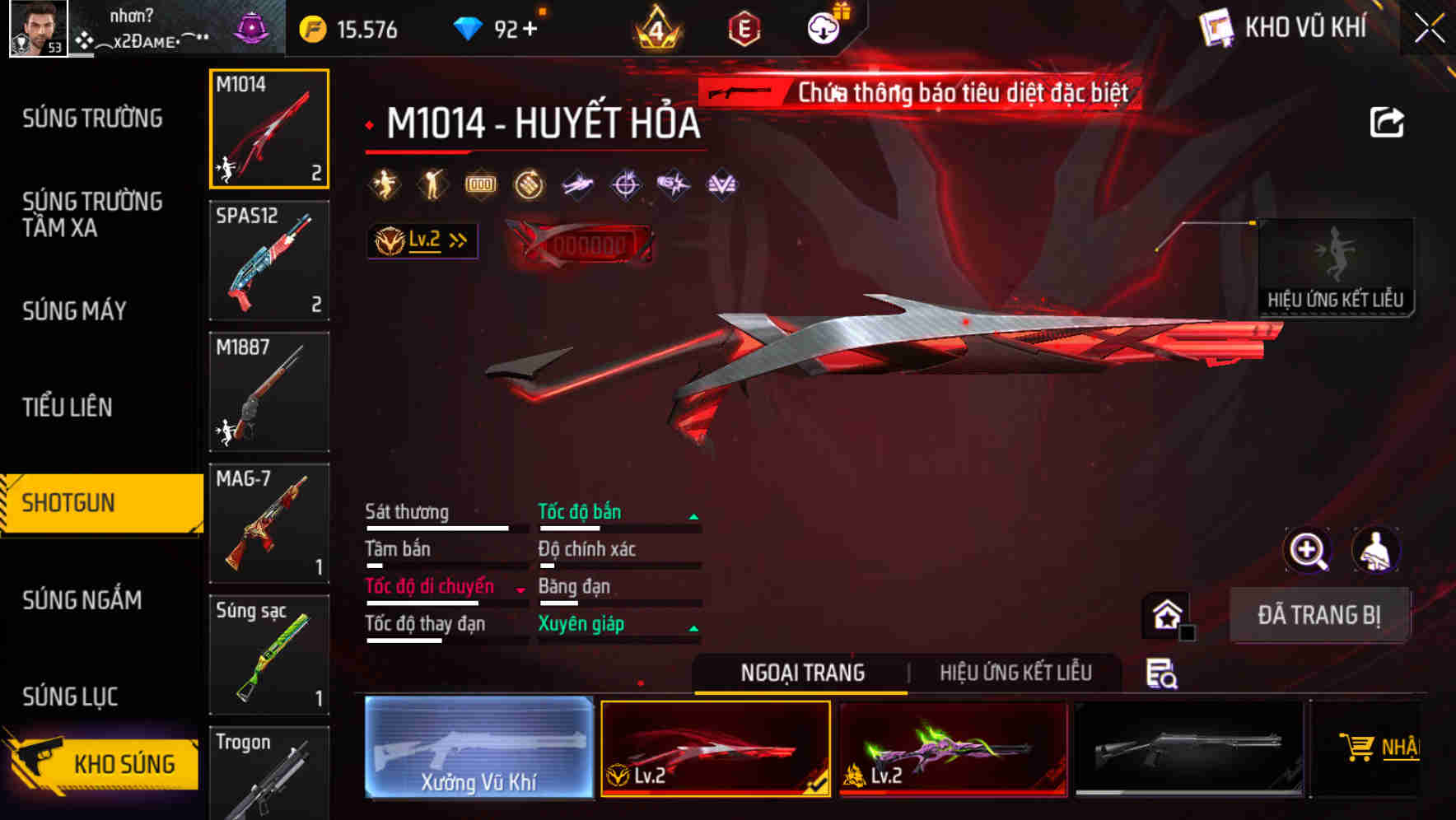Screen dimensions: 1456x820
Task: Select the crosshair accuracy skill icon
Action: pos(623,184)
